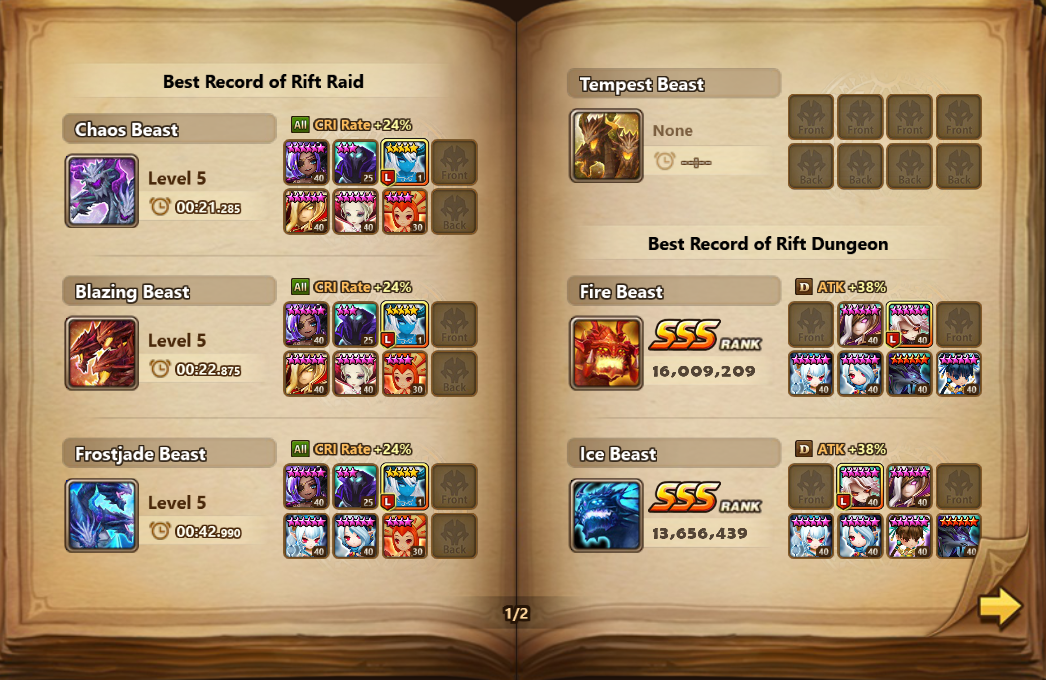Select the Chaos Beast portrait
1046x680 pixels.
click(102, 190)
